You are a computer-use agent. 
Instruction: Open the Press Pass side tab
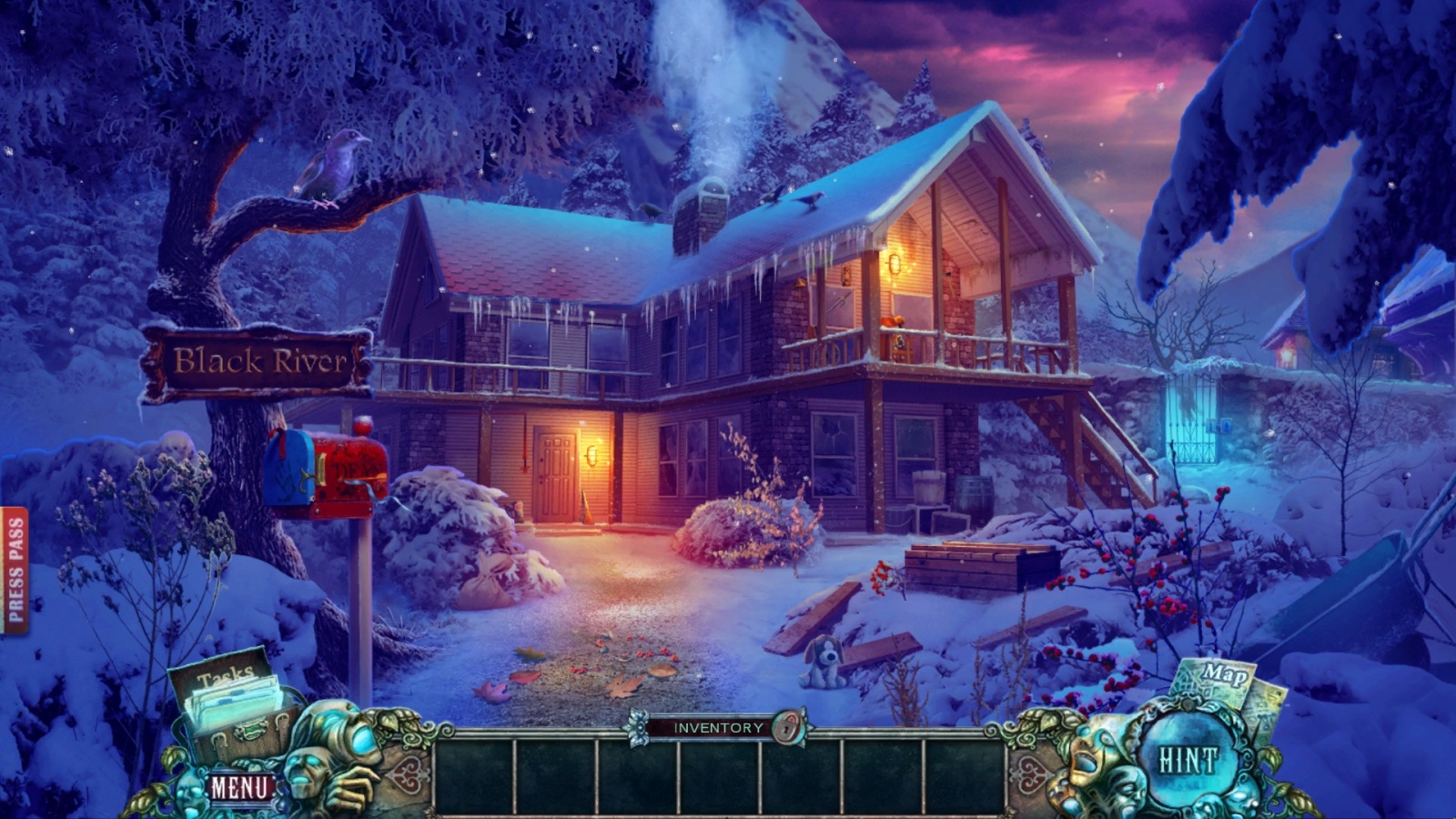pos(15,571)
